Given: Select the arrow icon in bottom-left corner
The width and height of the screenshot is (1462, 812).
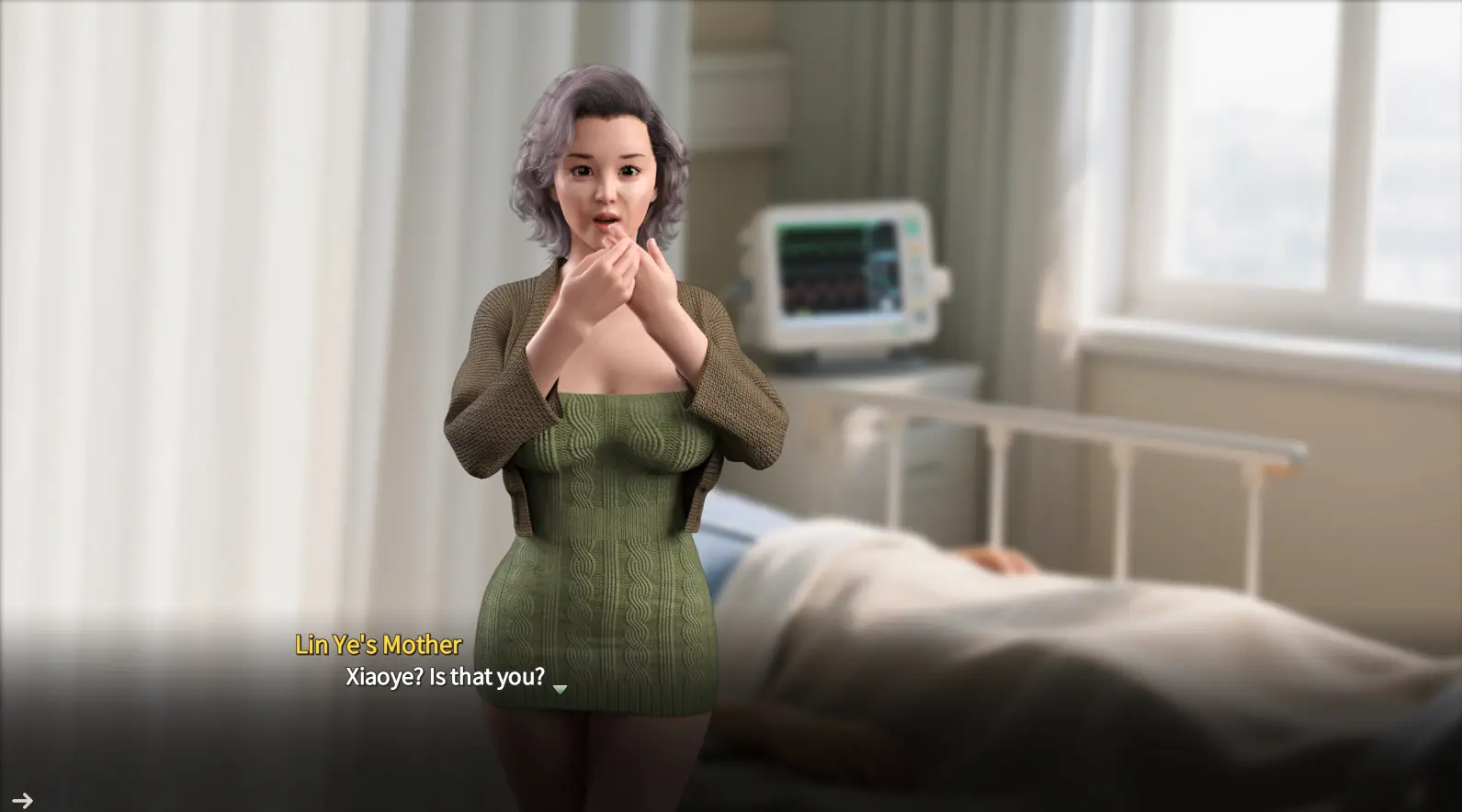Looking at the screenshot, I should click(x=22, y=801).
